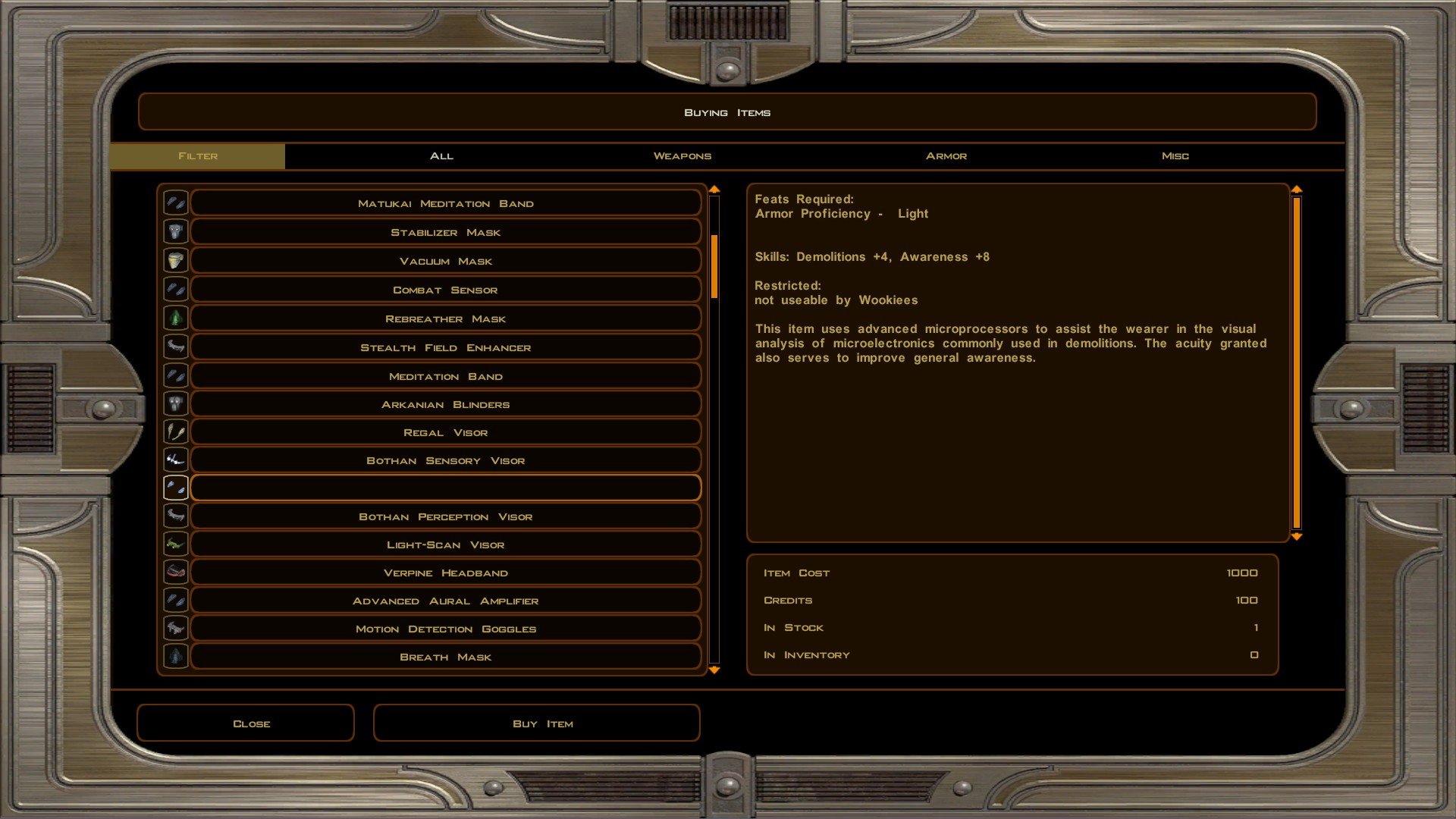This screenshot has height=819, width=1456.
Task: Click the description panel's up scroll arrow
Action: click(1297, 189)
